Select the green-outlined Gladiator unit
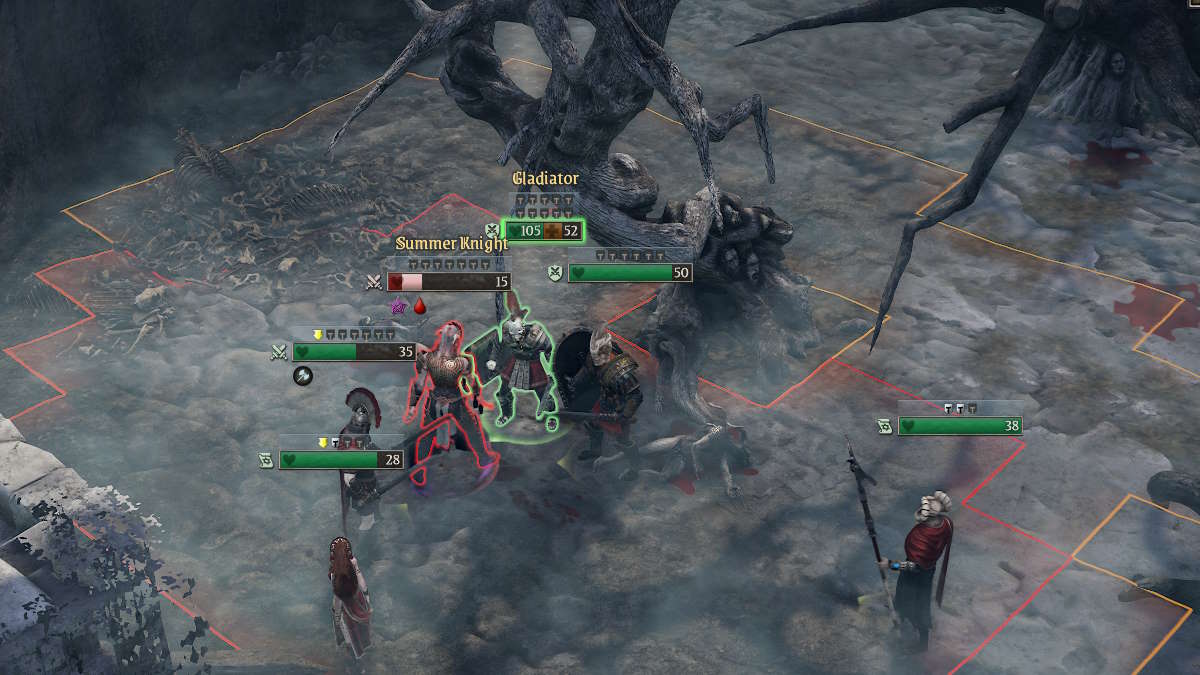 (518, 375)
